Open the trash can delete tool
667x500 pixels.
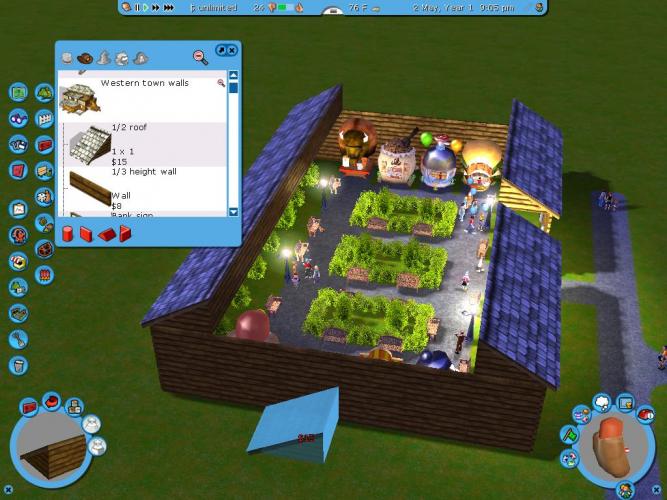[x=18, y=365]
